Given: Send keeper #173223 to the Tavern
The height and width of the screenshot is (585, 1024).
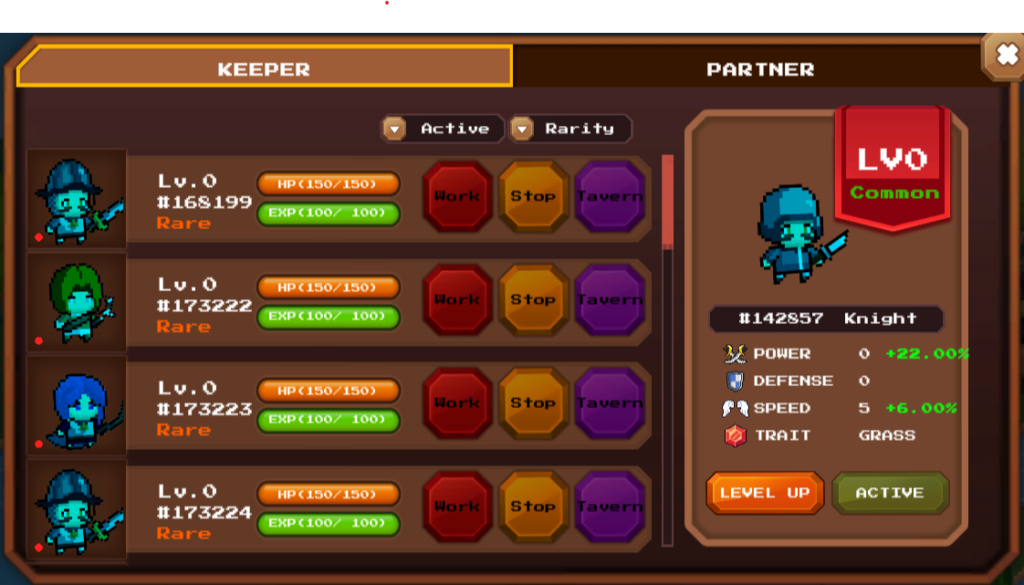Looking at the screenshot, I should tap(609, 403).
